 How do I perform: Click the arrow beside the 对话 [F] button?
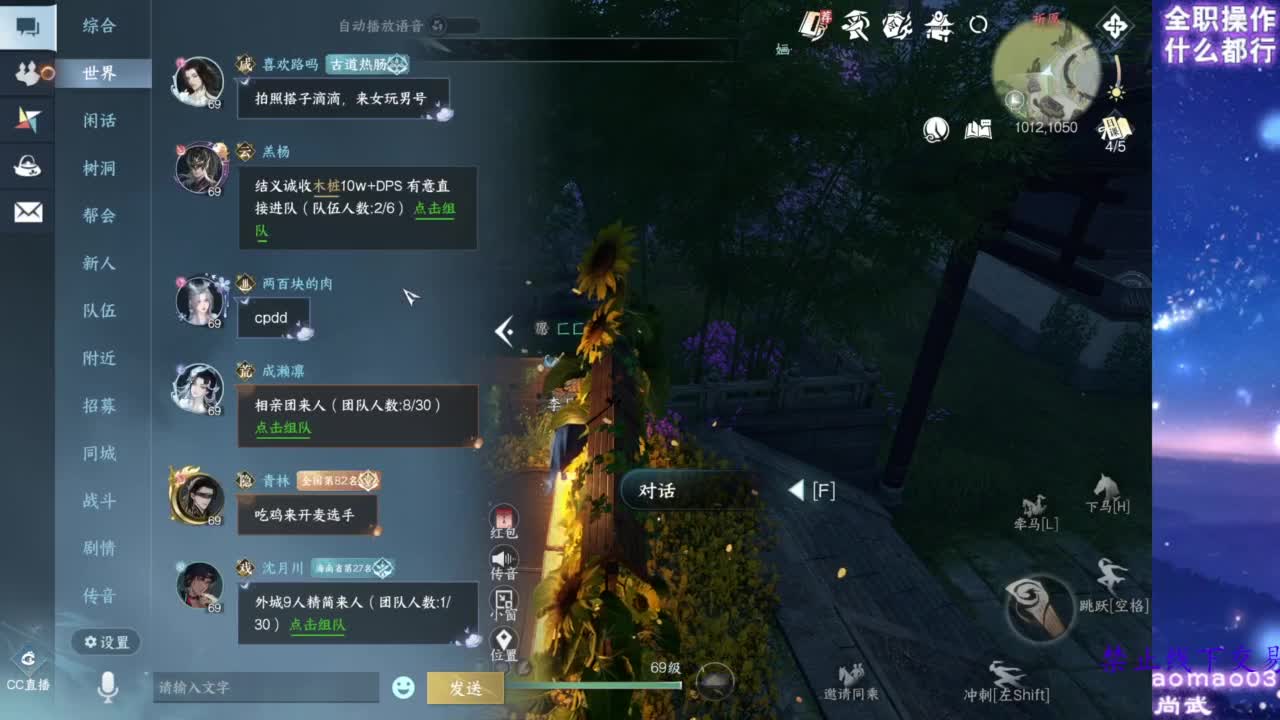pos(796,490)
